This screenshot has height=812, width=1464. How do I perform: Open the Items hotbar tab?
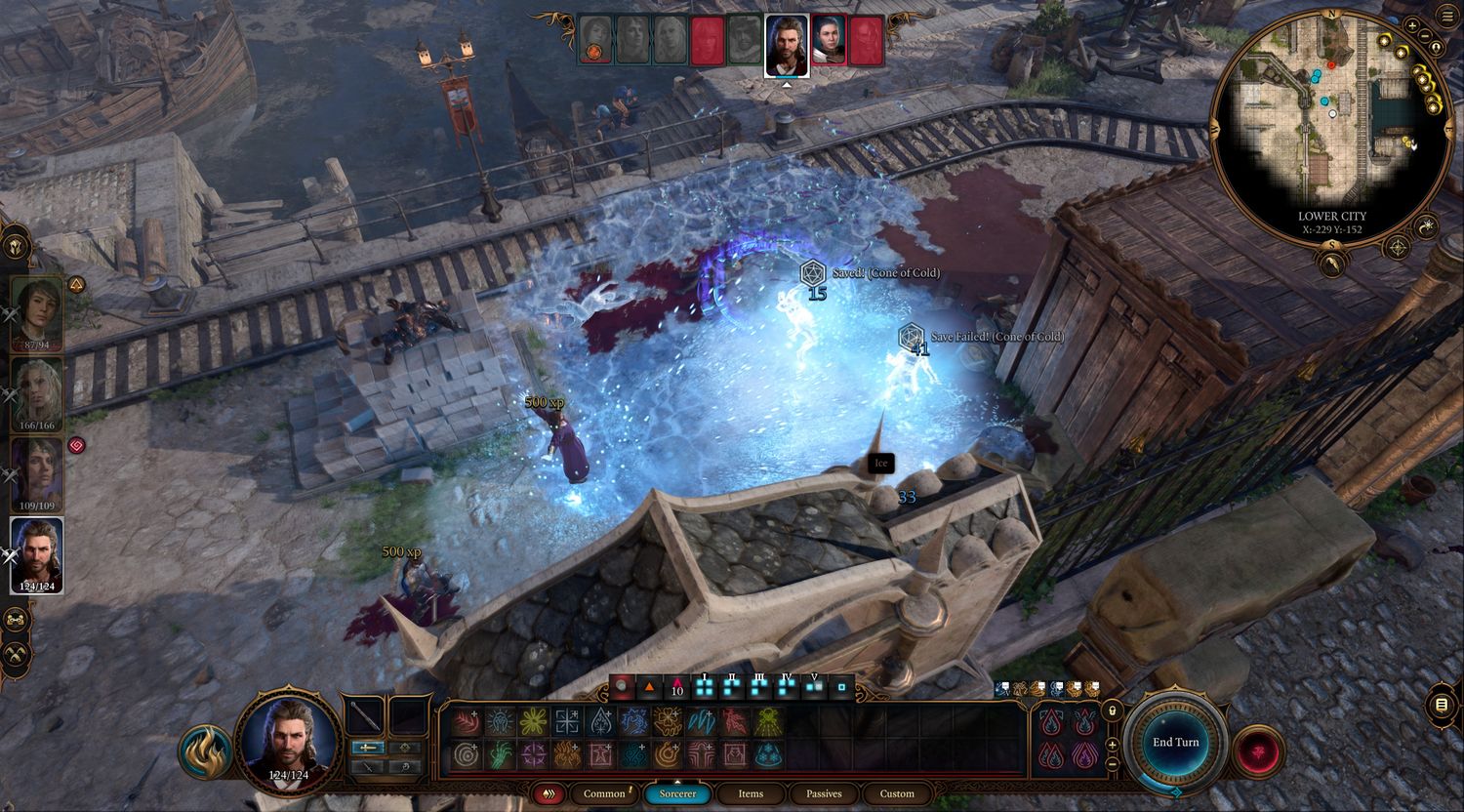click(751, 793)
